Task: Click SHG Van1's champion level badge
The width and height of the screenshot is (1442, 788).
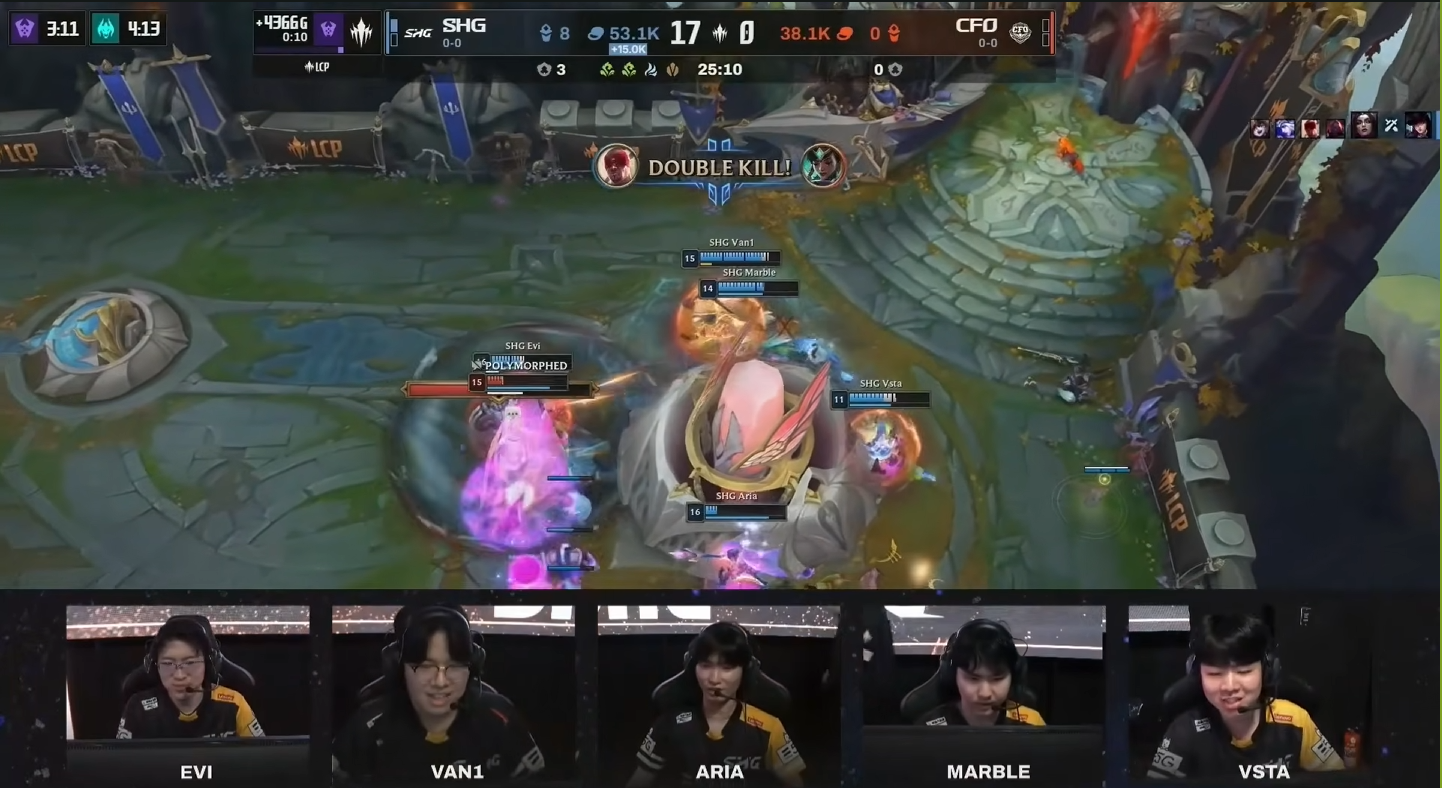Action: 688,258
